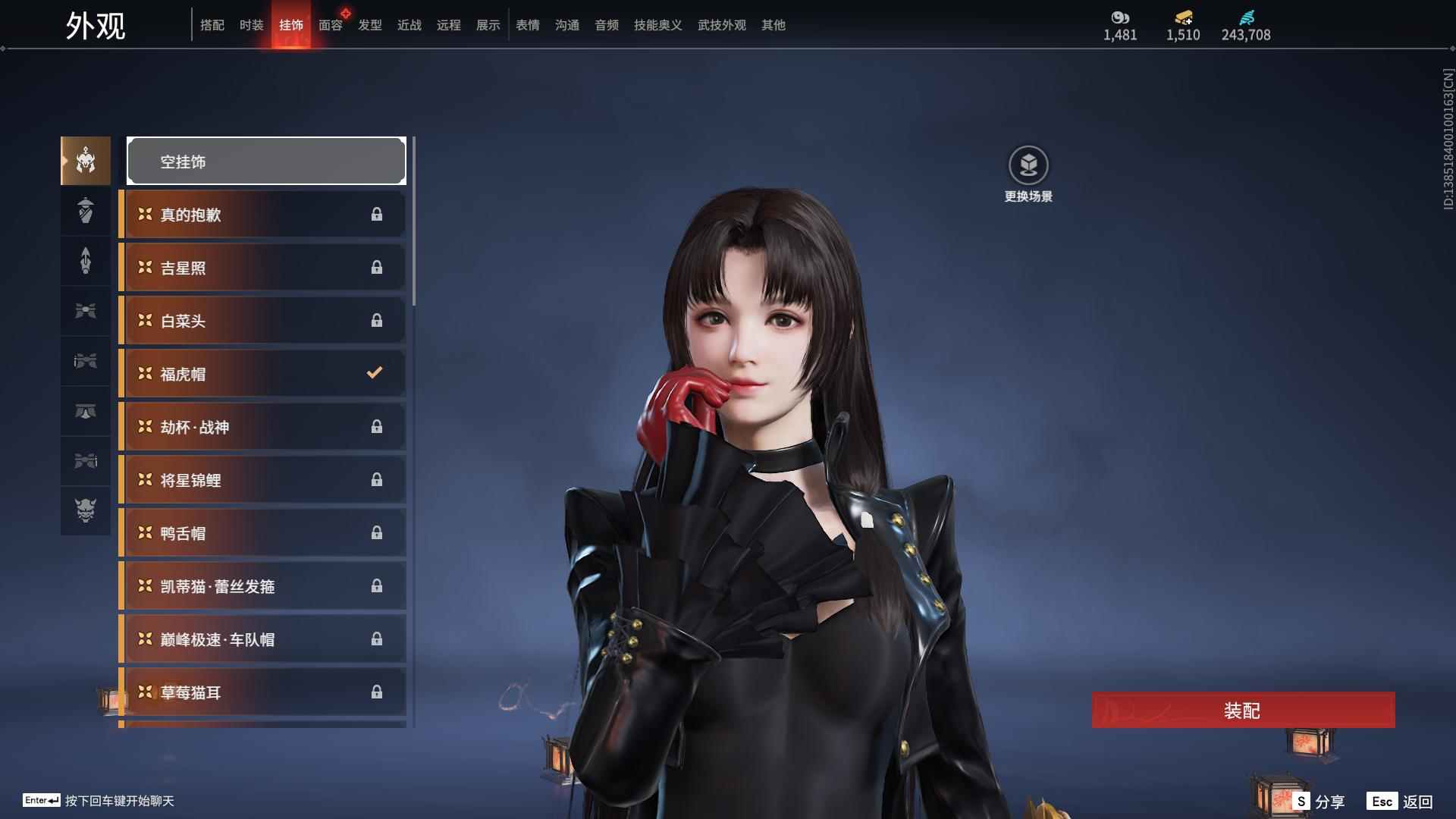Open the 面容 tab with red badge
1456x819 pixels.
point(330,25)
